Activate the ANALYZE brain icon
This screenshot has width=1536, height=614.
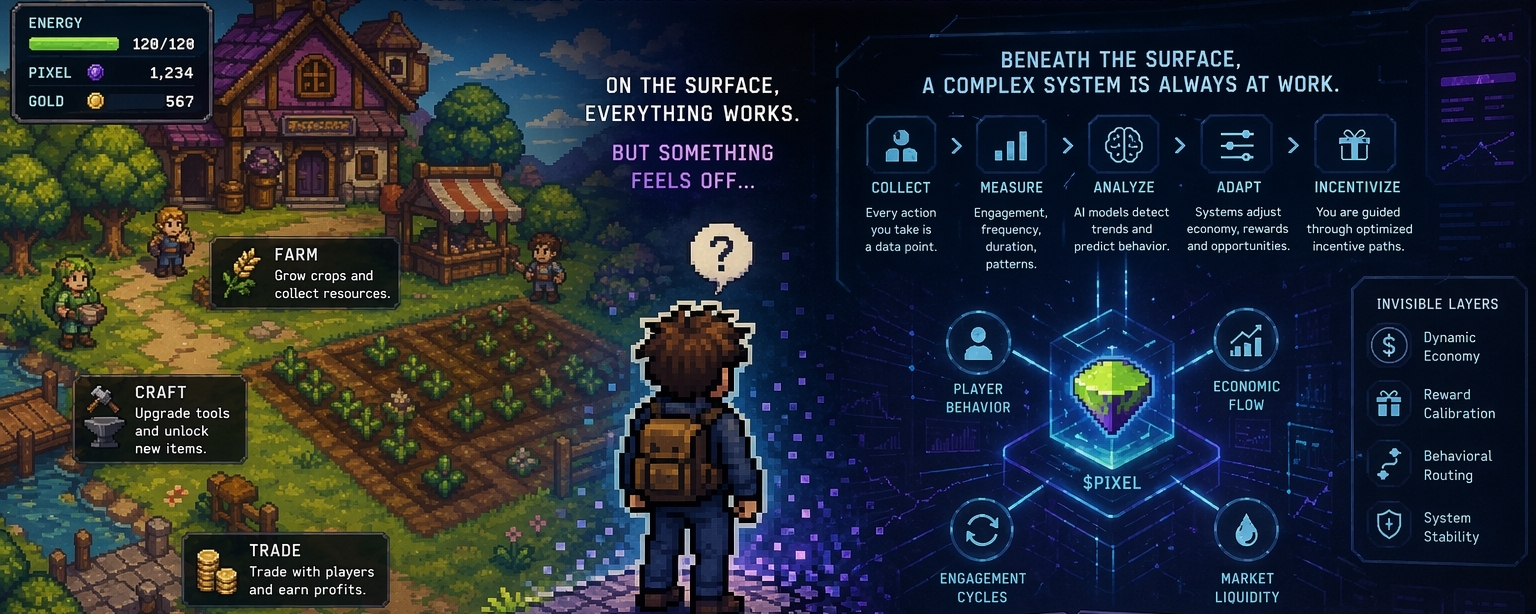click(1123, 147)
